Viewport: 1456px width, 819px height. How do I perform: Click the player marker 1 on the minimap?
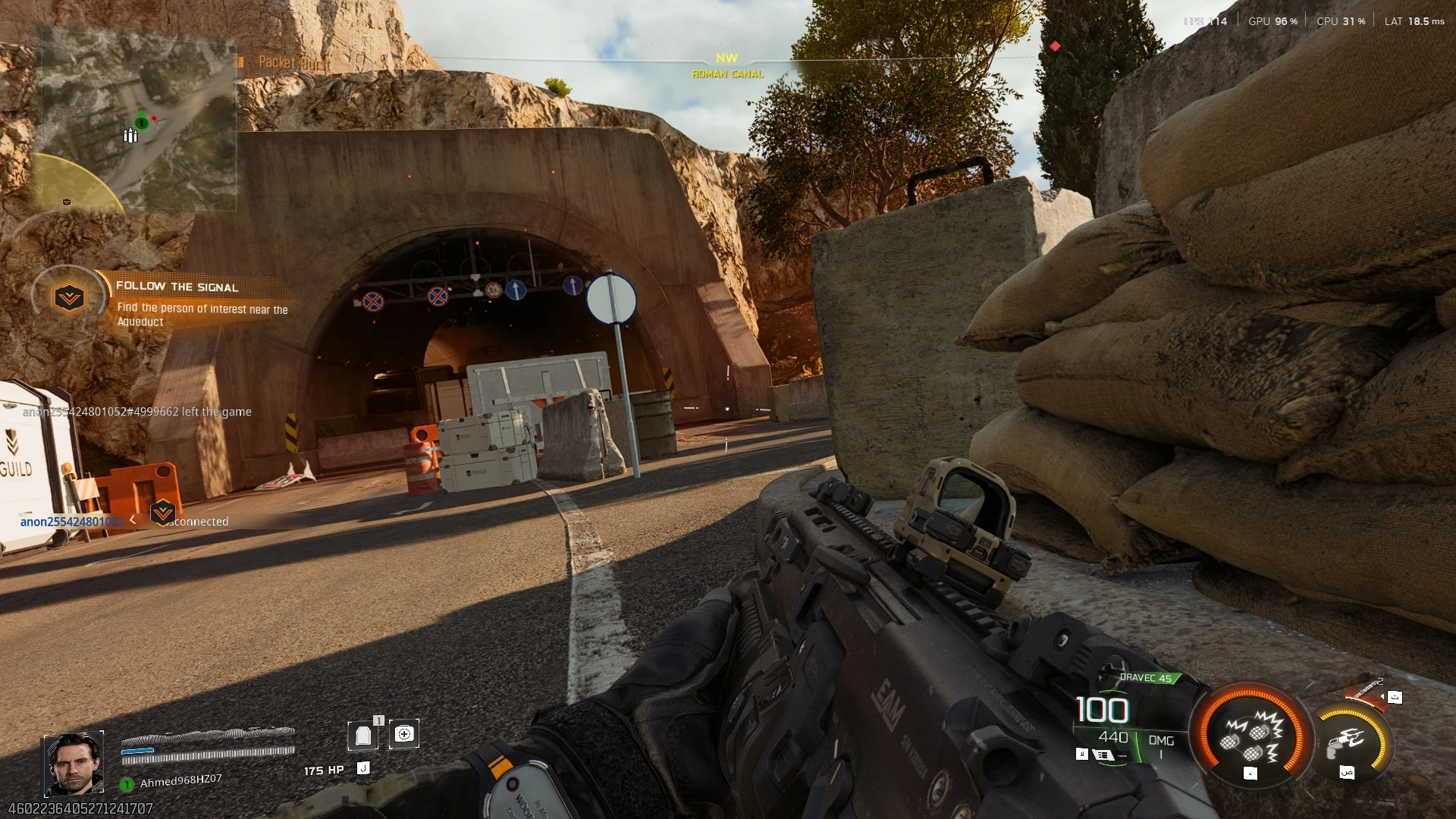(x=140, y=123)
